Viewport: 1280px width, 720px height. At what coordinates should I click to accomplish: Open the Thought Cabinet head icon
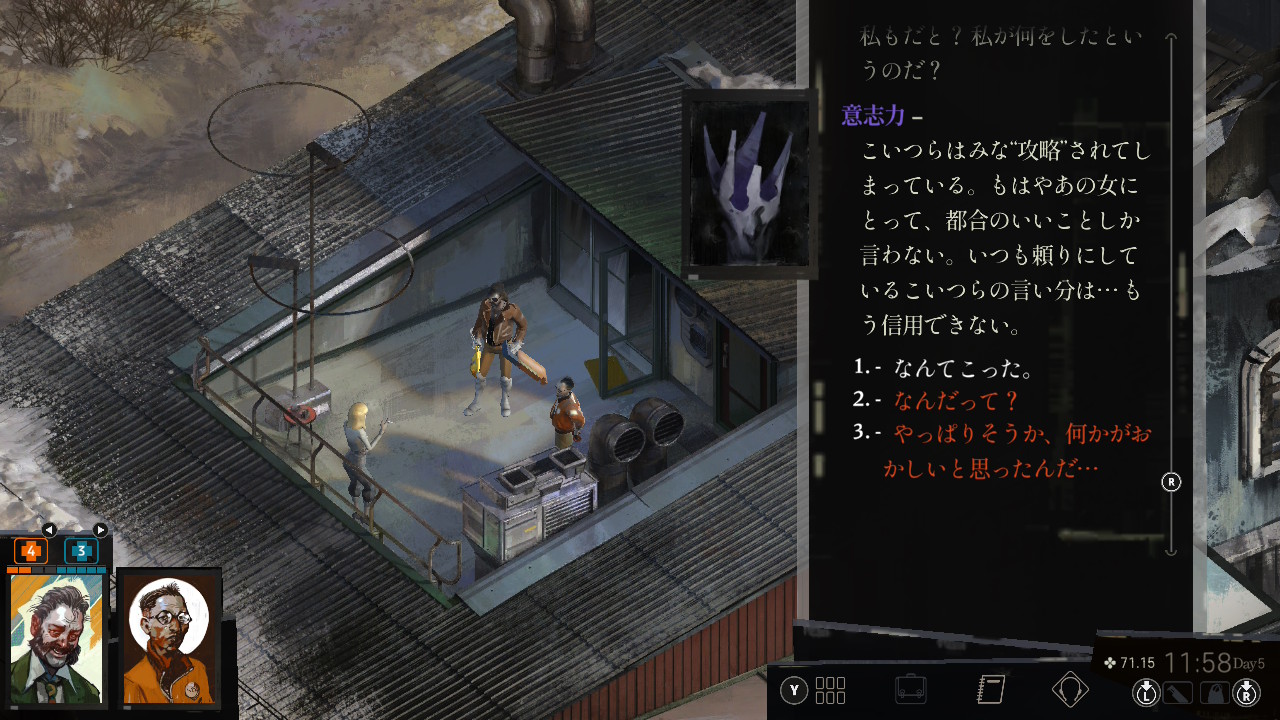(x=1070, y=690)
